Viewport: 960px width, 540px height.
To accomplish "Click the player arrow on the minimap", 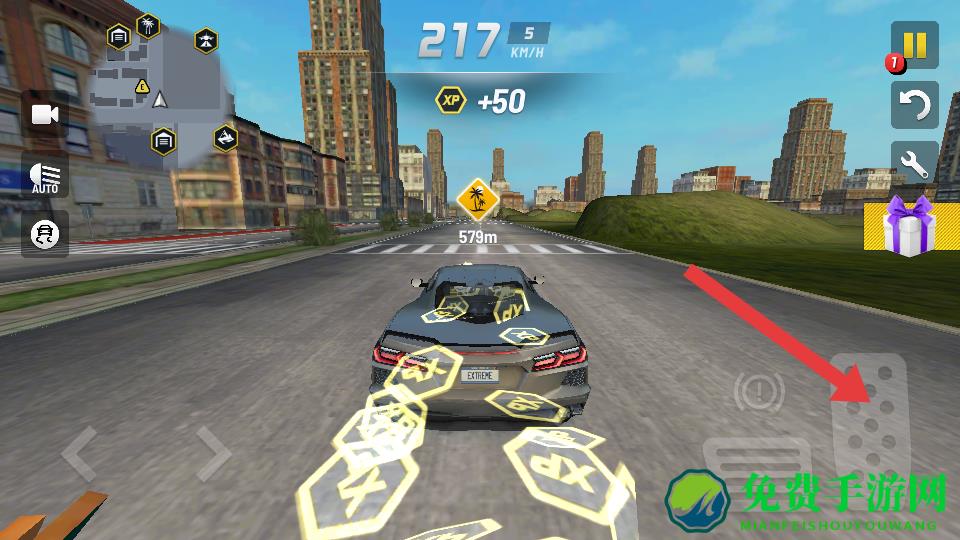I will [161, 99].
